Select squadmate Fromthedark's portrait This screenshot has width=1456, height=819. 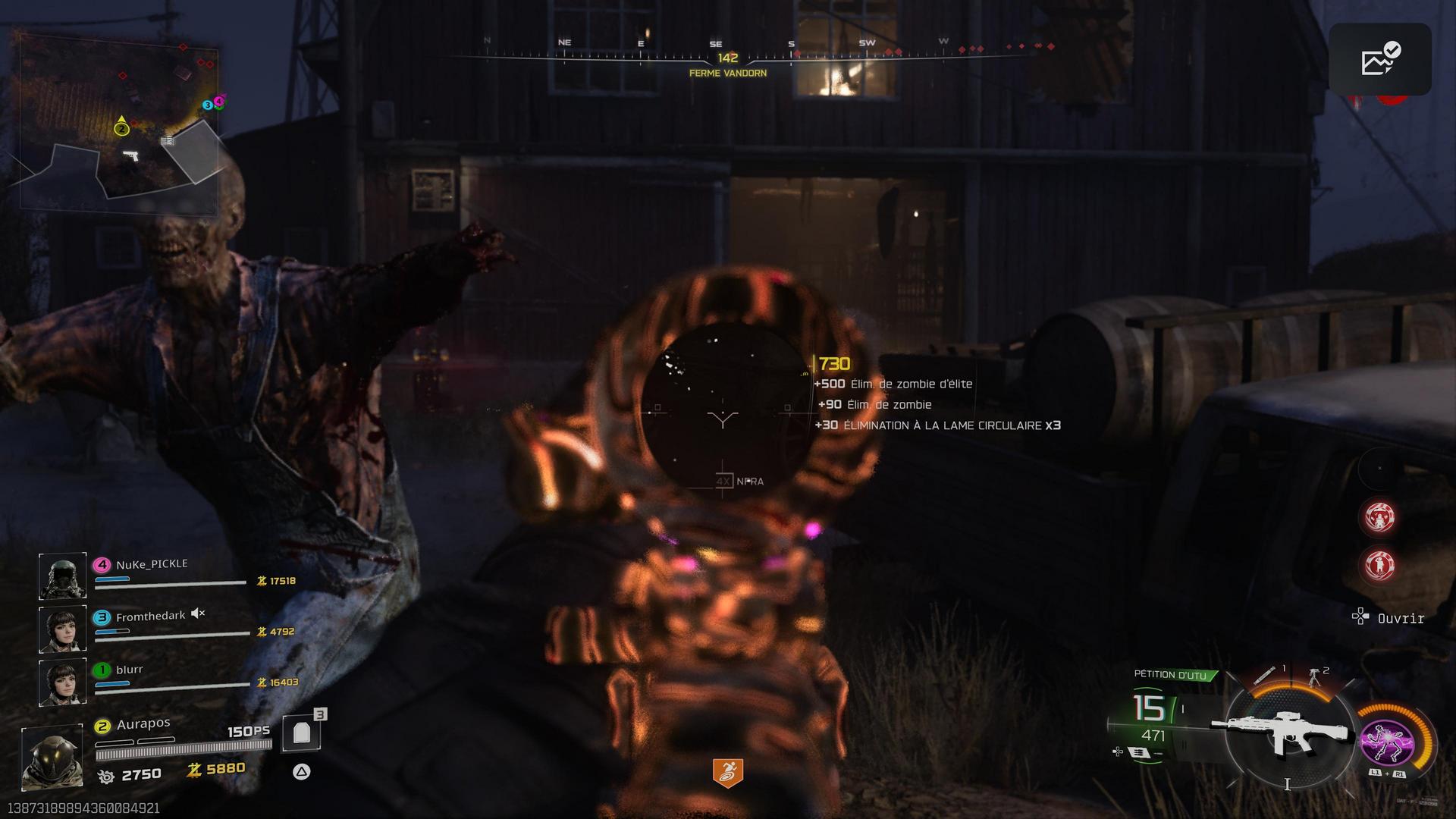pos(62,629)
